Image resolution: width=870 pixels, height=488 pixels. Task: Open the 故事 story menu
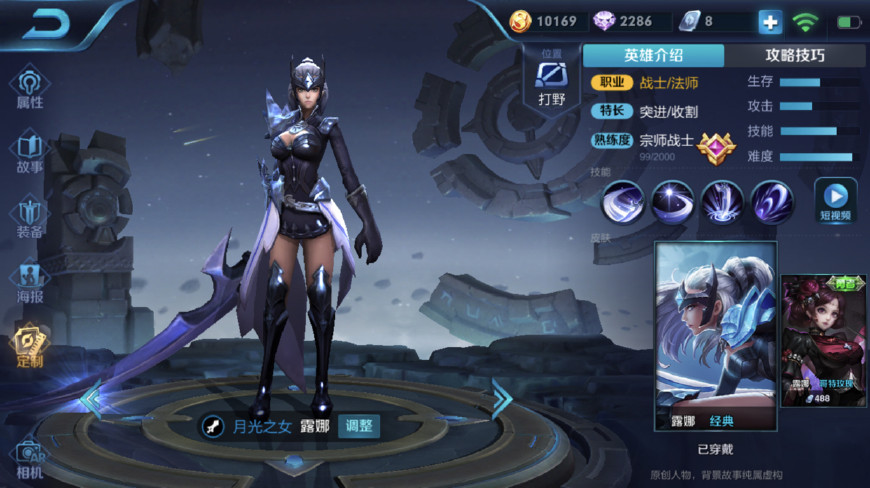tap(30, 153)
